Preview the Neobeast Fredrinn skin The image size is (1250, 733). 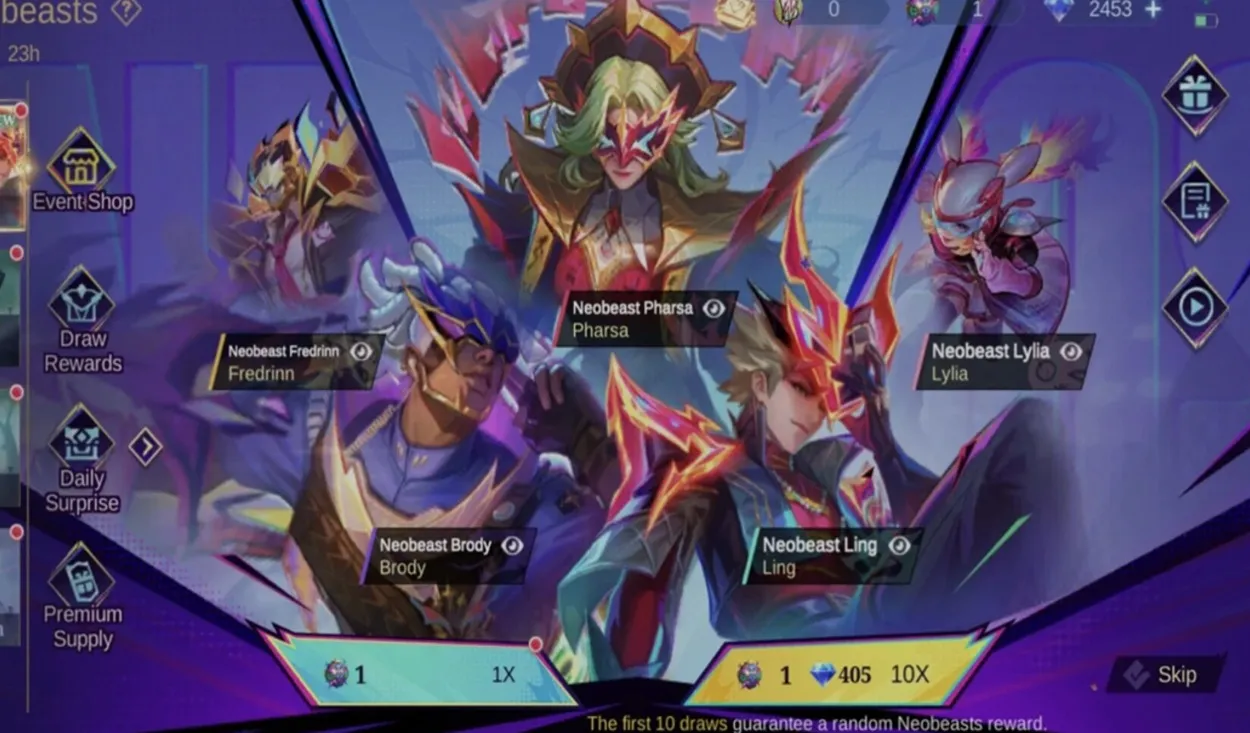362,351
